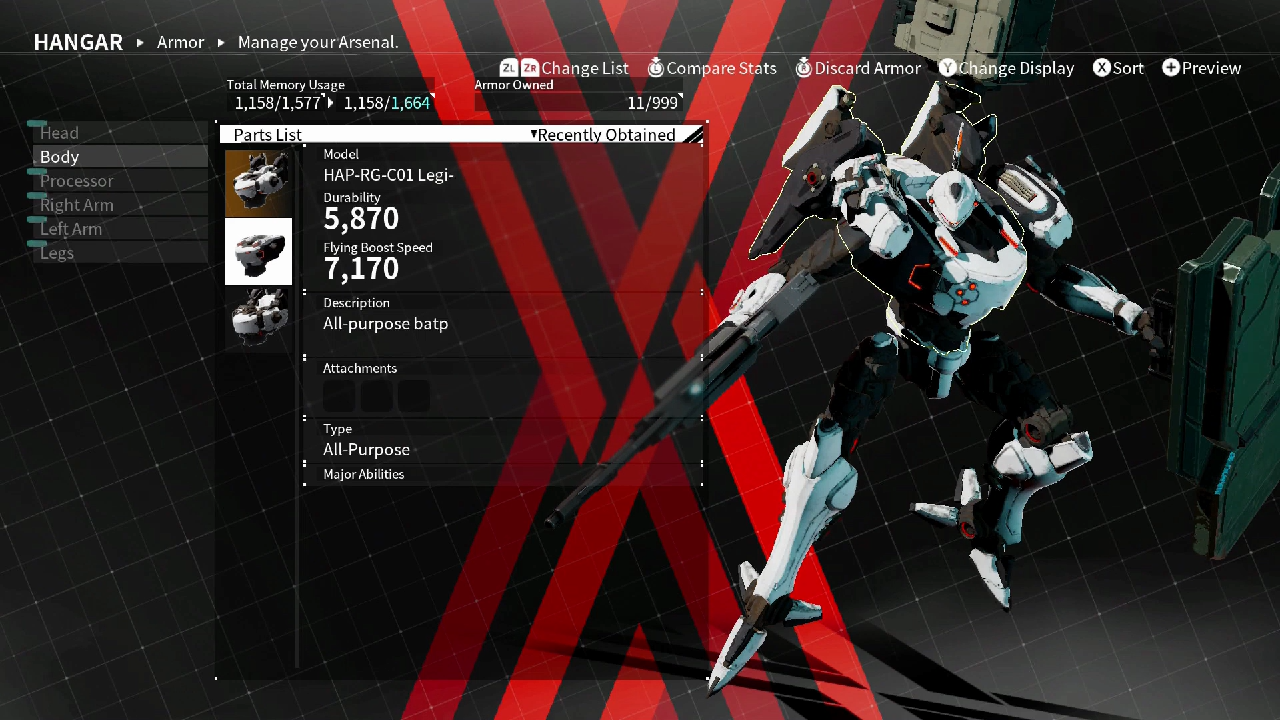Select the second body part thumbnail
This screenshot has width=1280, height=720.
point(258,251)
